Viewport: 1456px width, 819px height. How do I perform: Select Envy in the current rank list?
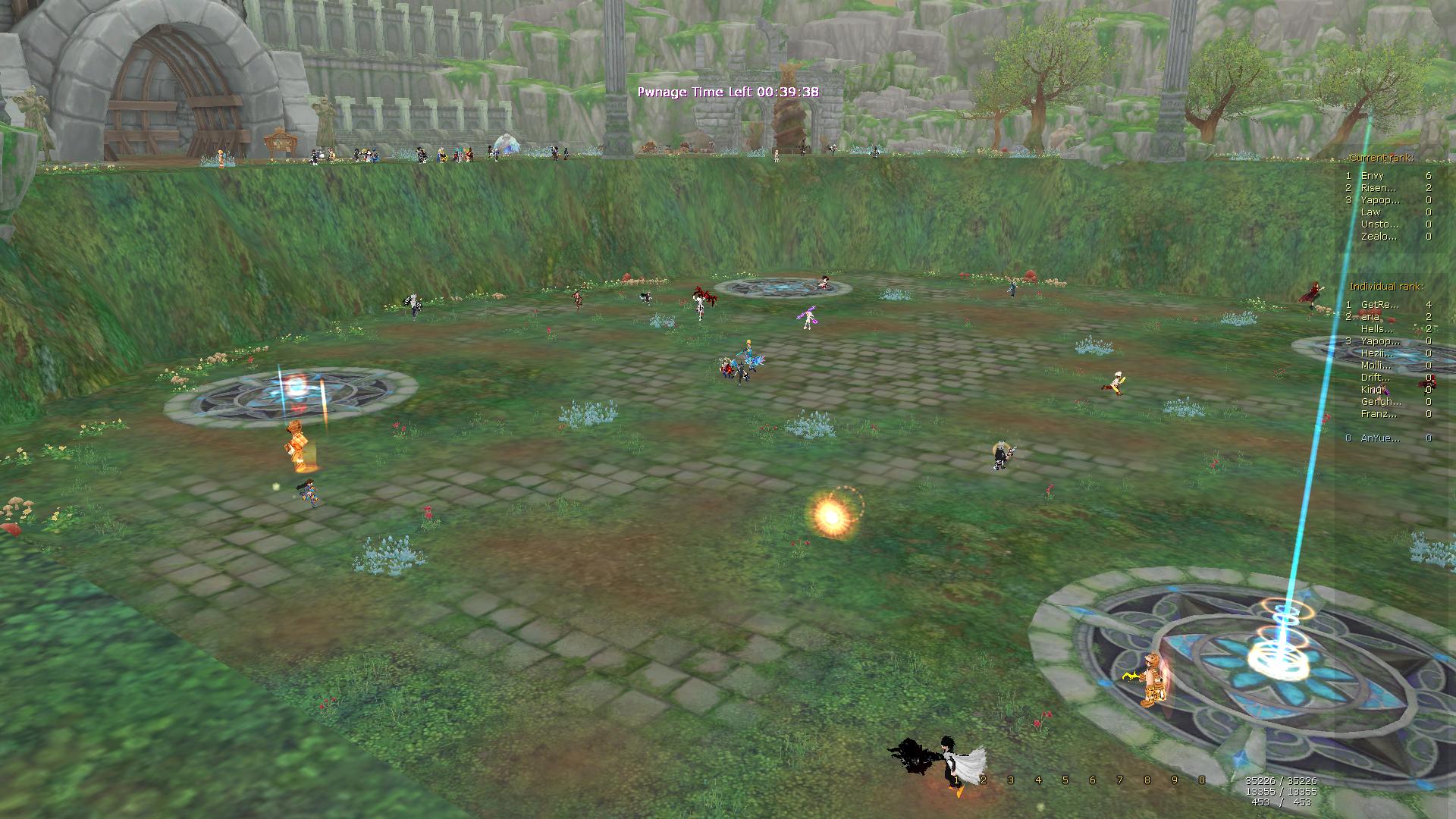[x=1373, y=175]
